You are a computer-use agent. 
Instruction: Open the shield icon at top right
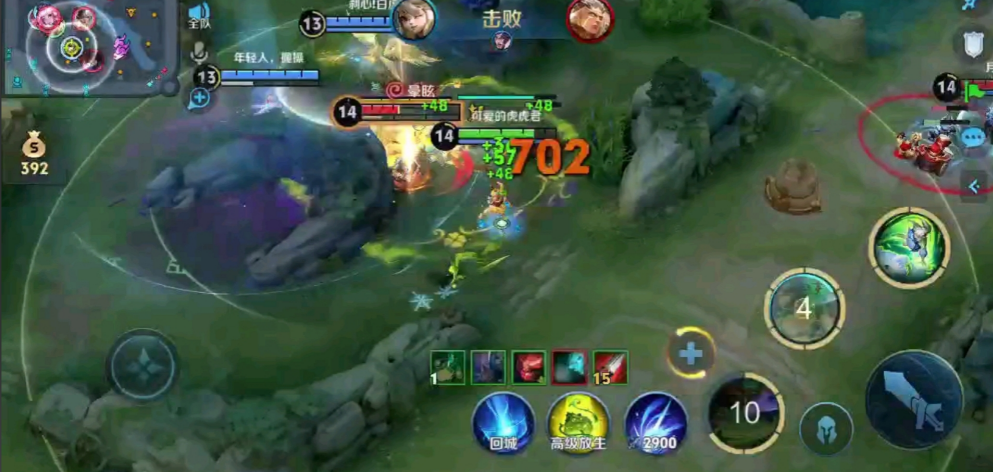pyautogui.click(x=973, y=43)
